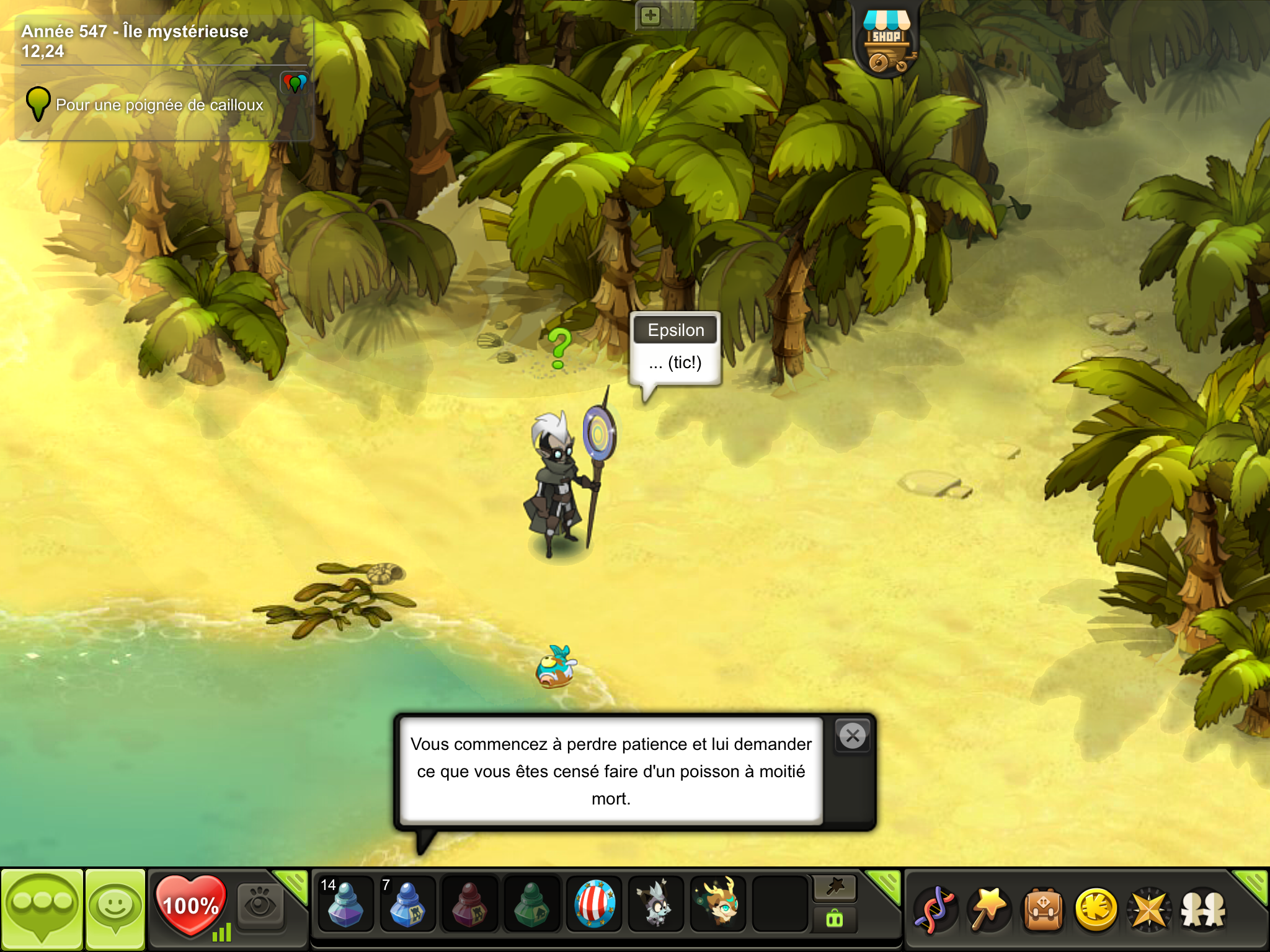Select the quest "Pour une poignée de cailloux"
Screen dimensions: 1270x952
coord(159,105)
